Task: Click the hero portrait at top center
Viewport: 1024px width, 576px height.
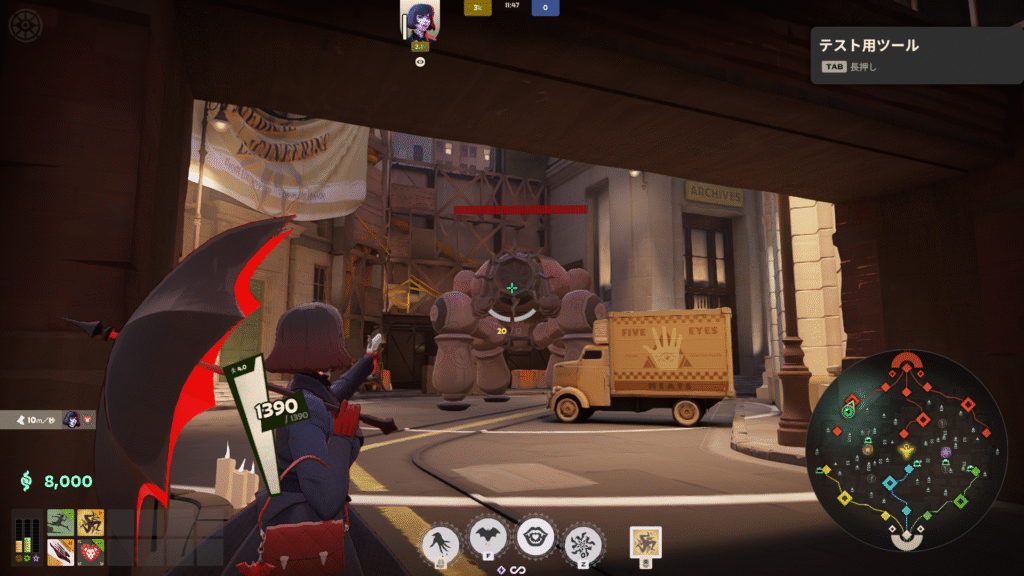Action: tap(420, 20)
